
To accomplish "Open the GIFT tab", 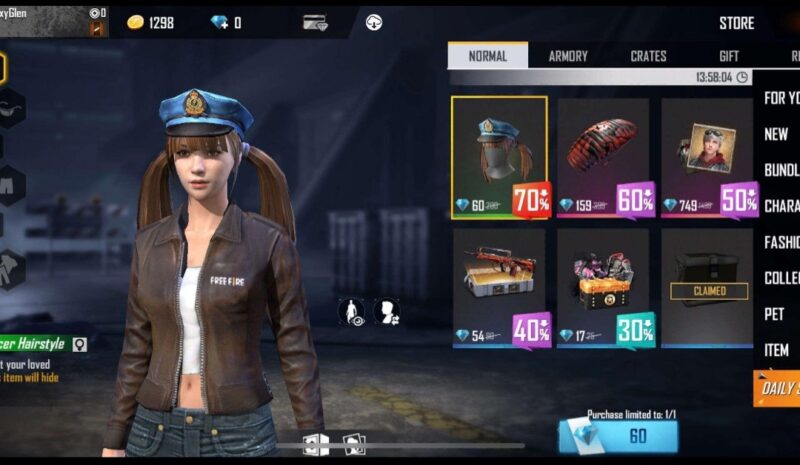I will pos(729,56).
